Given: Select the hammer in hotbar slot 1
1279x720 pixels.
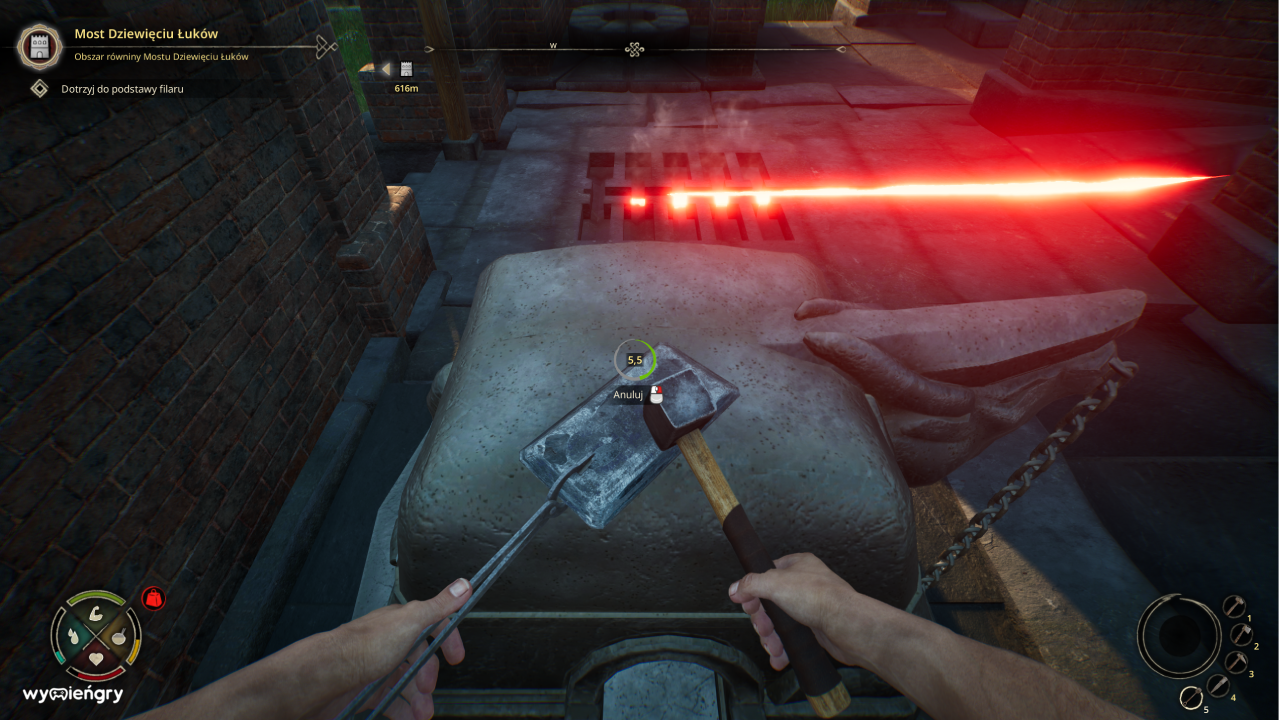Looking at the screenshot, I should [1233, 606].
